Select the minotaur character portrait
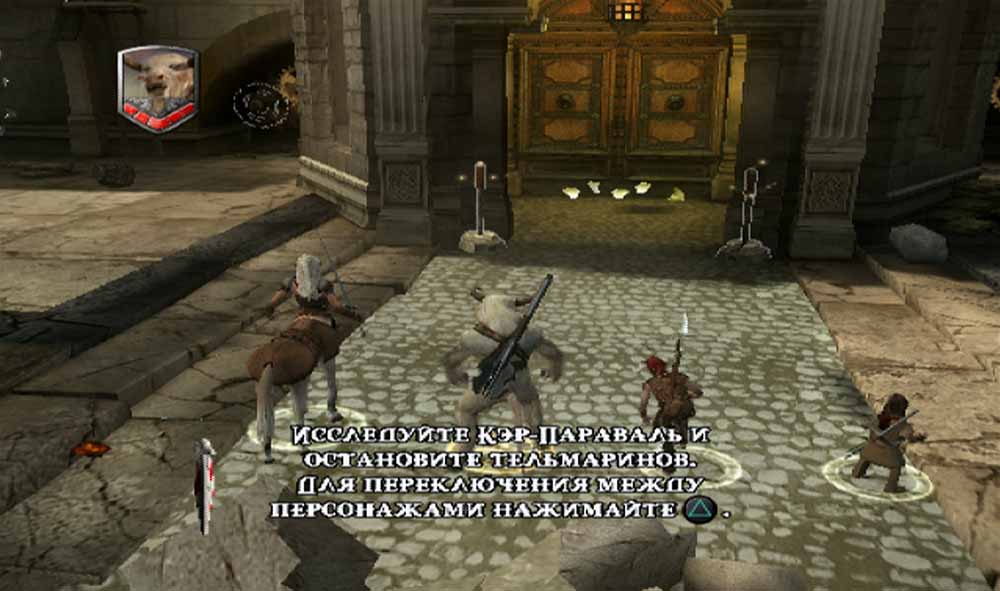The width and height of the screenshot is (1000, 591). (x=157, y=84)
